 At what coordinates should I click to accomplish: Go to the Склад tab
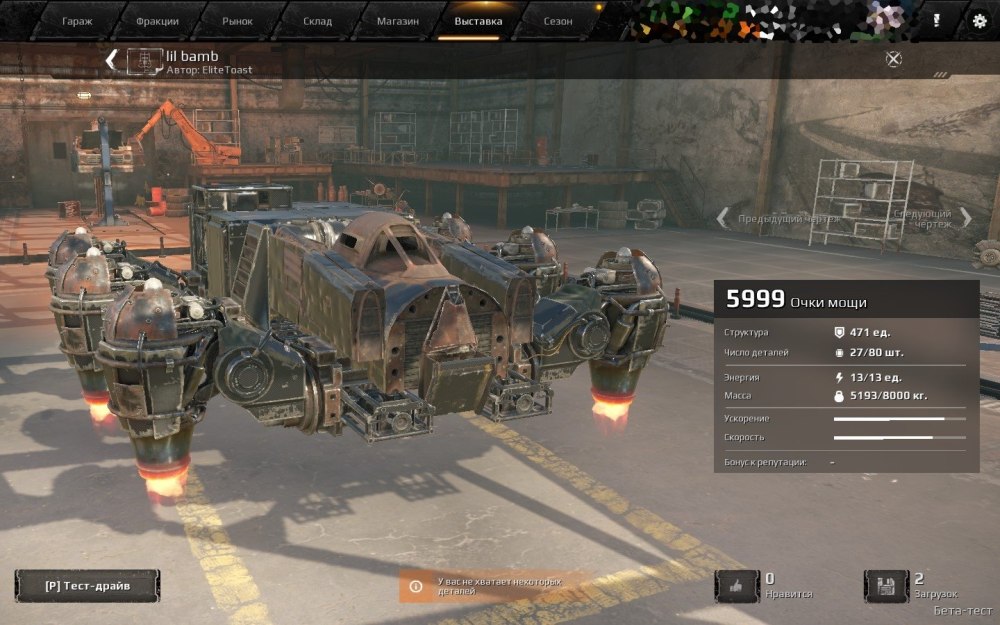pyautogui.click(x=317, y=20)
